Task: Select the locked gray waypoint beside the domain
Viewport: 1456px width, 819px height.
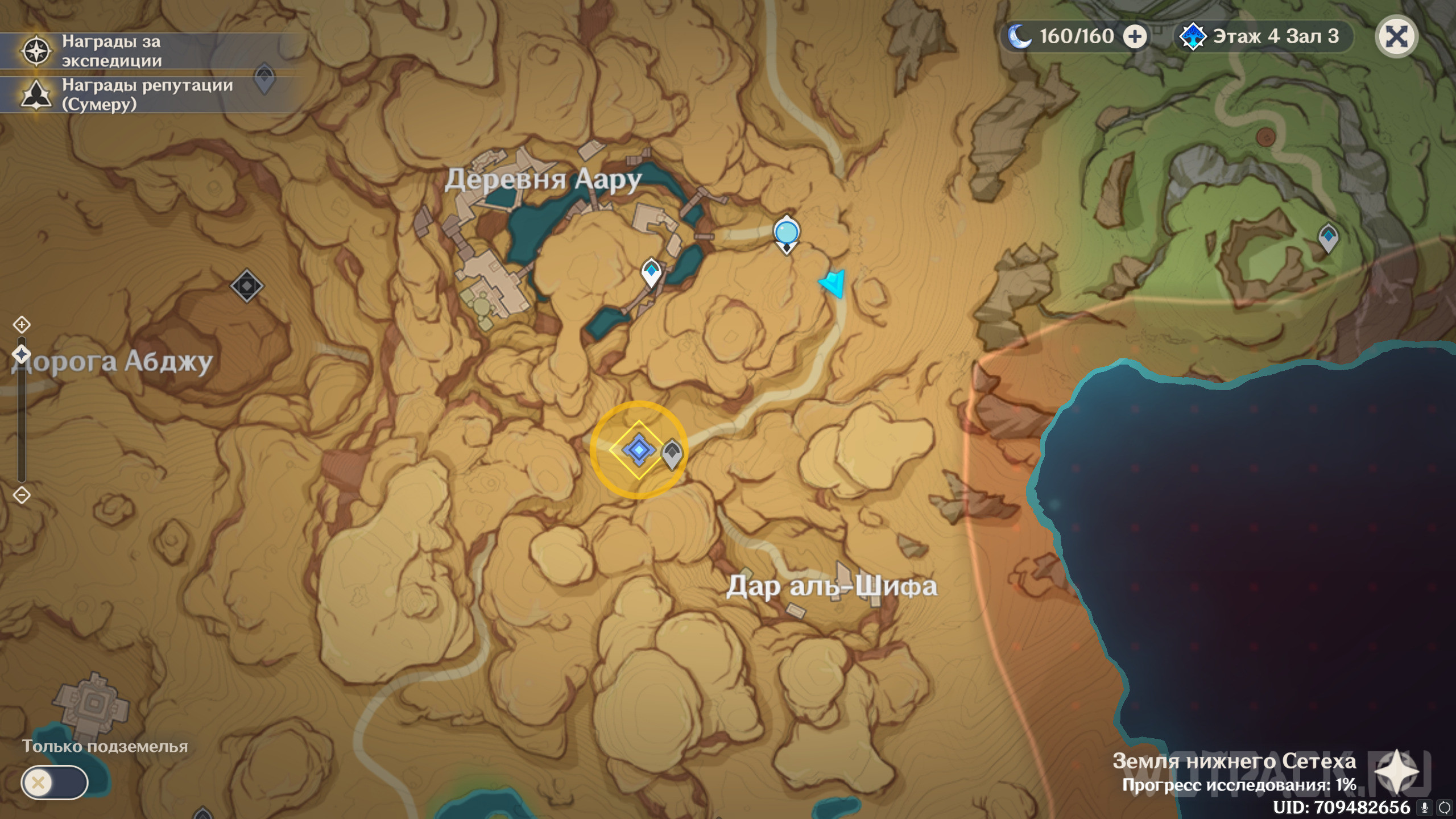Action: [x=672, y=454]
